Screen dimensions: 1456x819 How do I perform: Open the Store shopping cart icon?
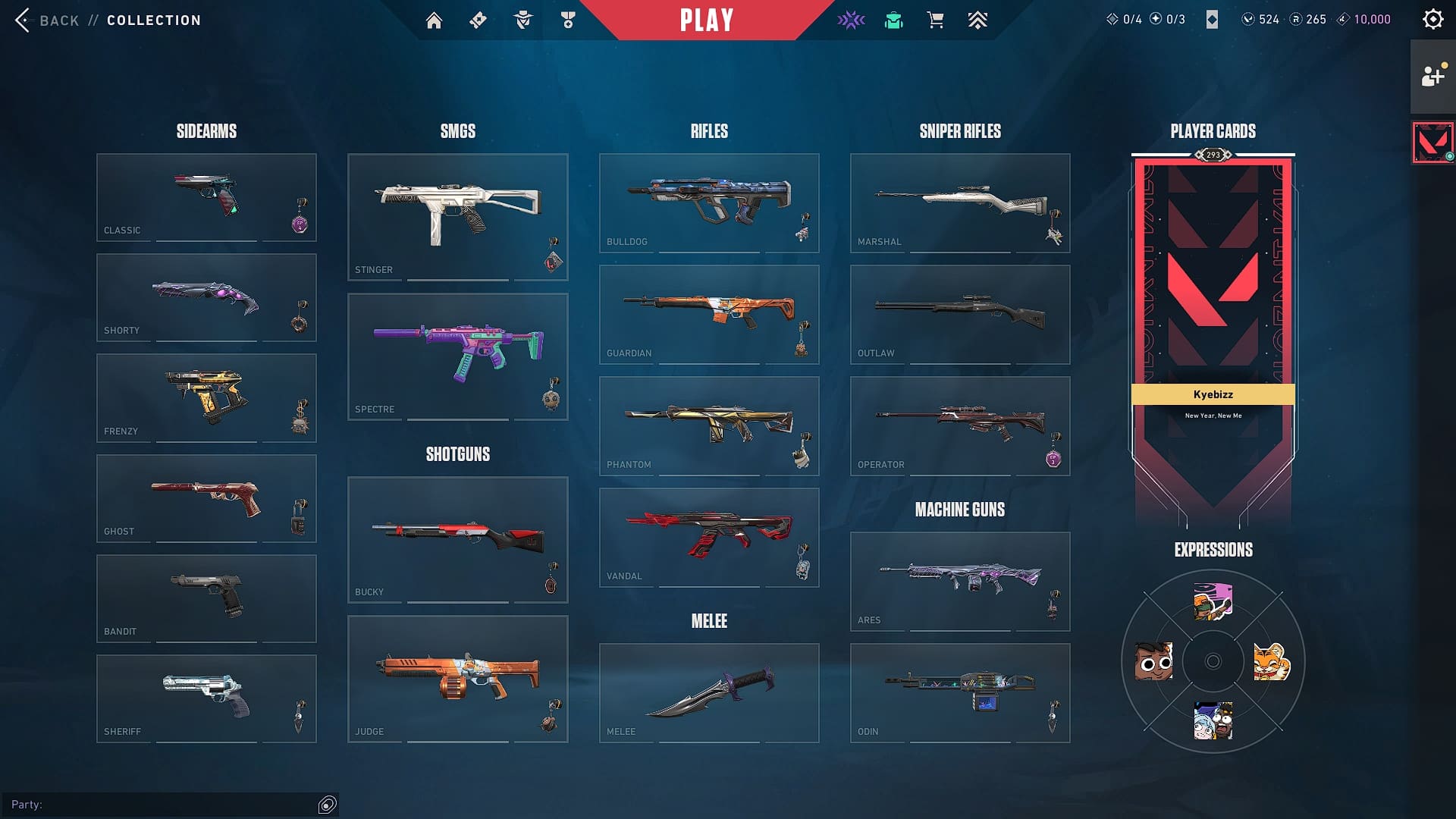(935, 20)
